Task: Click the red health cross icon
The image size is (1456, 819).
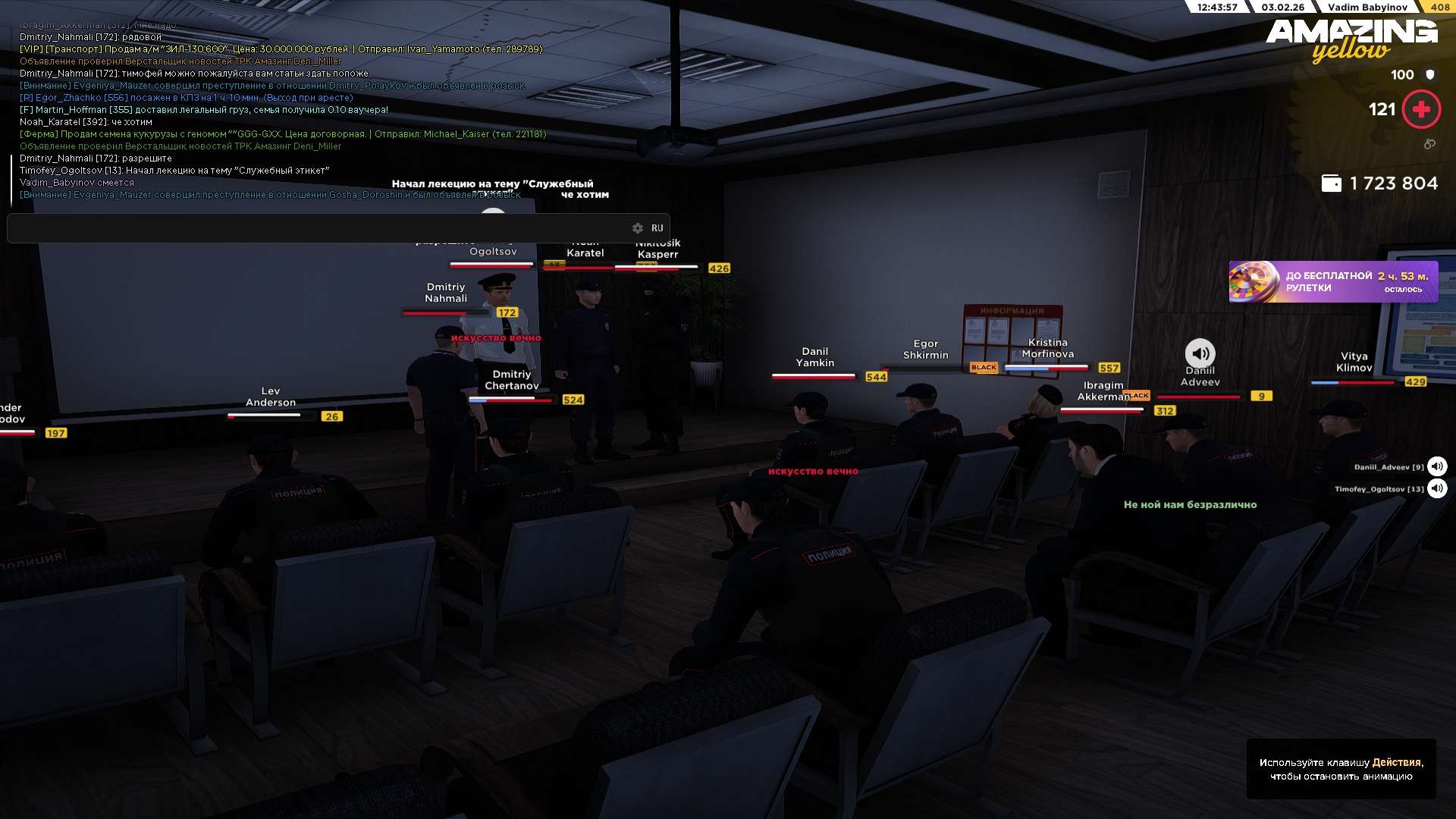Action: tap(1421, 110)
